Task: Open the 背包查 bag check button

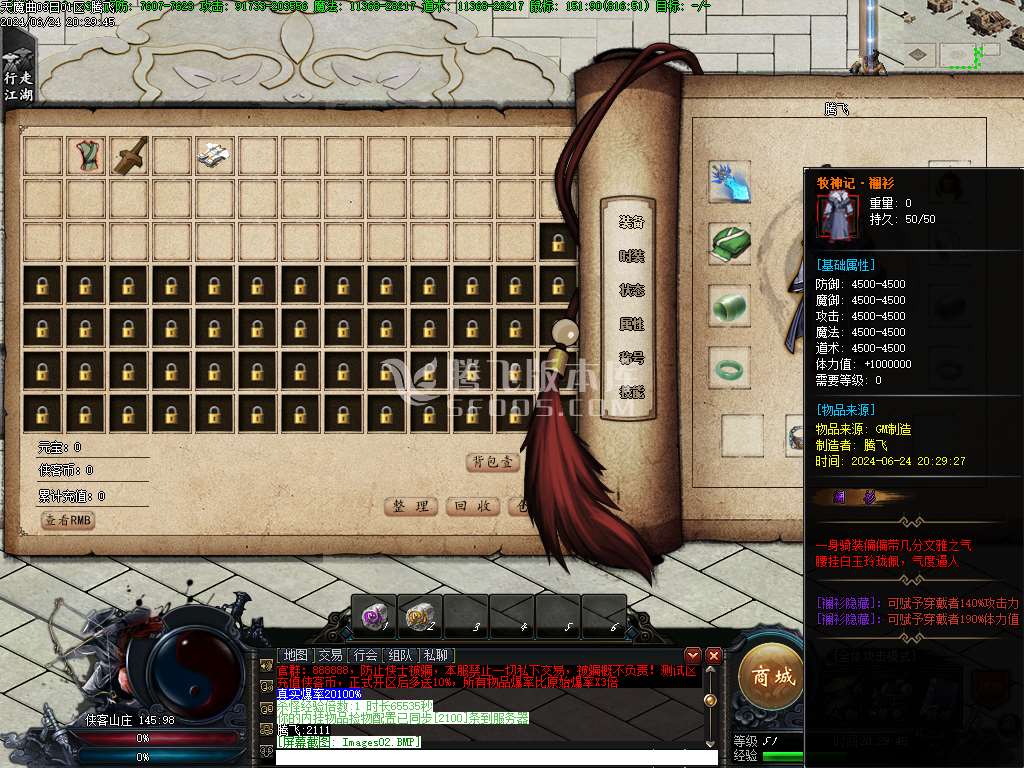Action: [494, 462]
